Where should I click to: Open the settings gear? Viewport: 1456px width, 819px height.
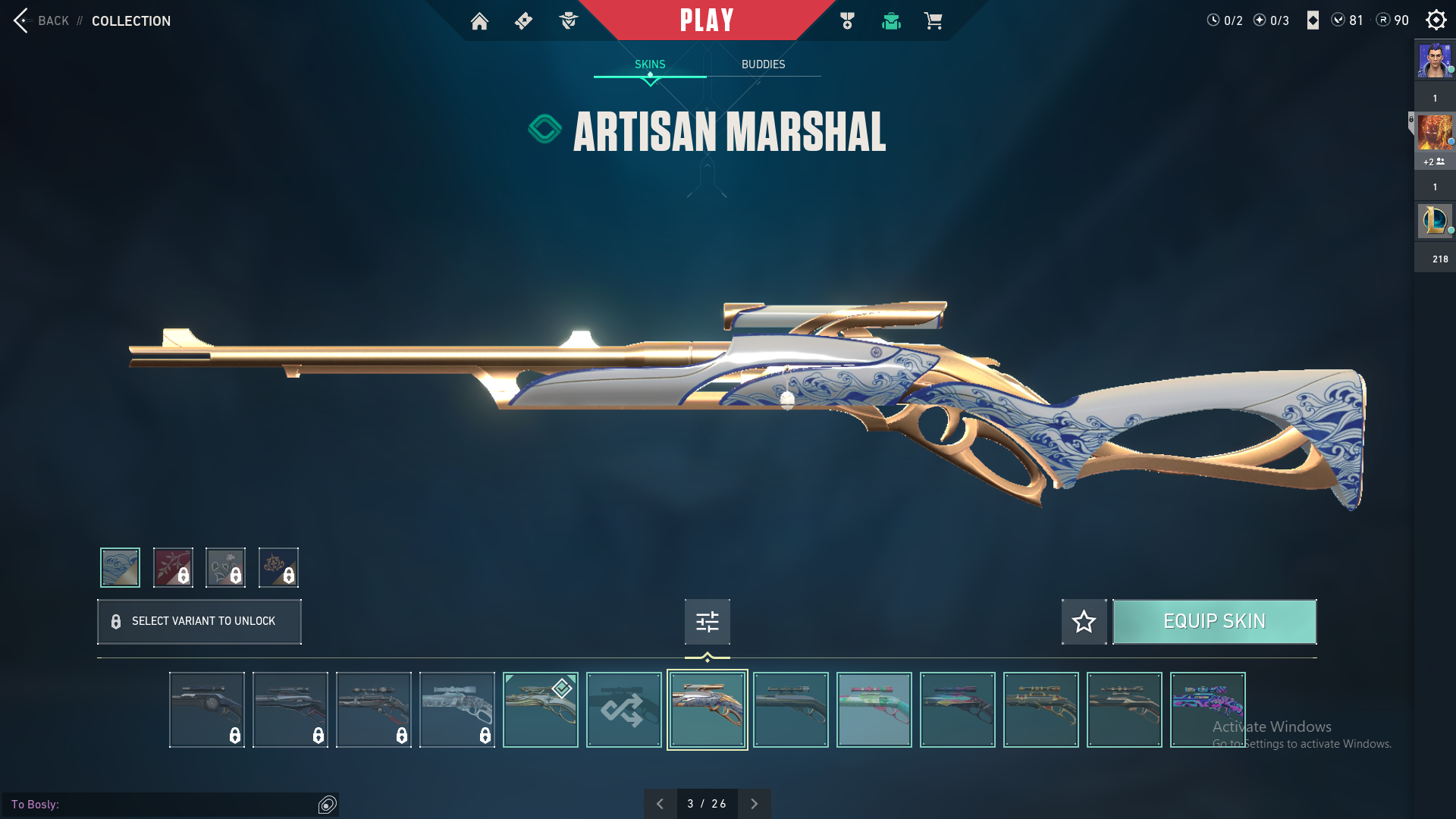click(1436, 20)
